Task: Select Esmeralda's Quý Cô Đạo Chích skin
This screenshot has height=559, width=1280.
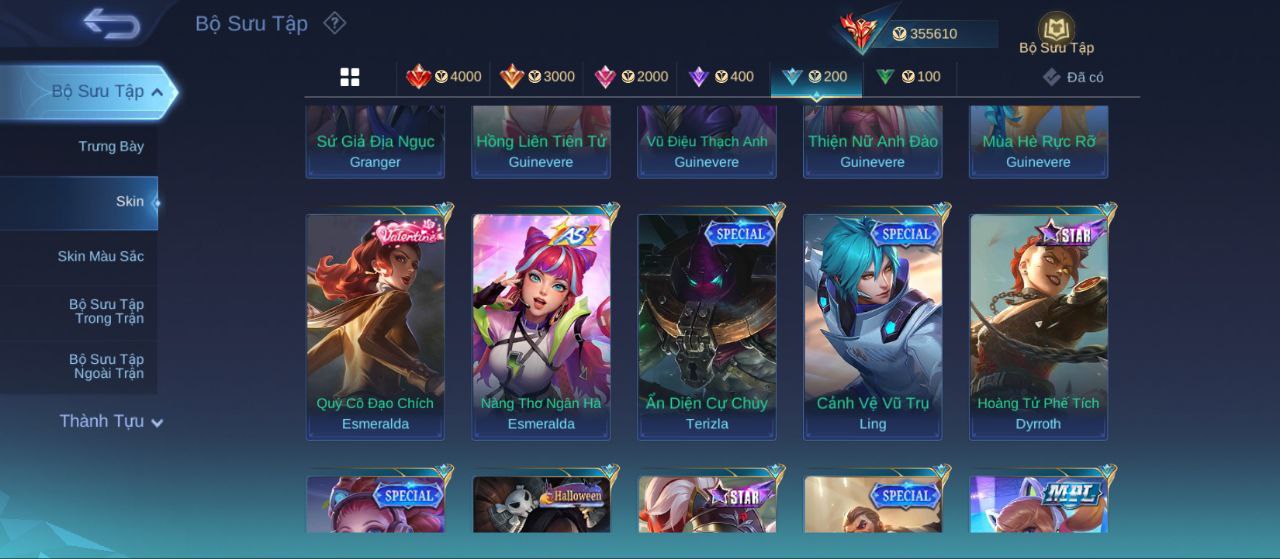Action: pyautogui.click(x=375, y=327)
